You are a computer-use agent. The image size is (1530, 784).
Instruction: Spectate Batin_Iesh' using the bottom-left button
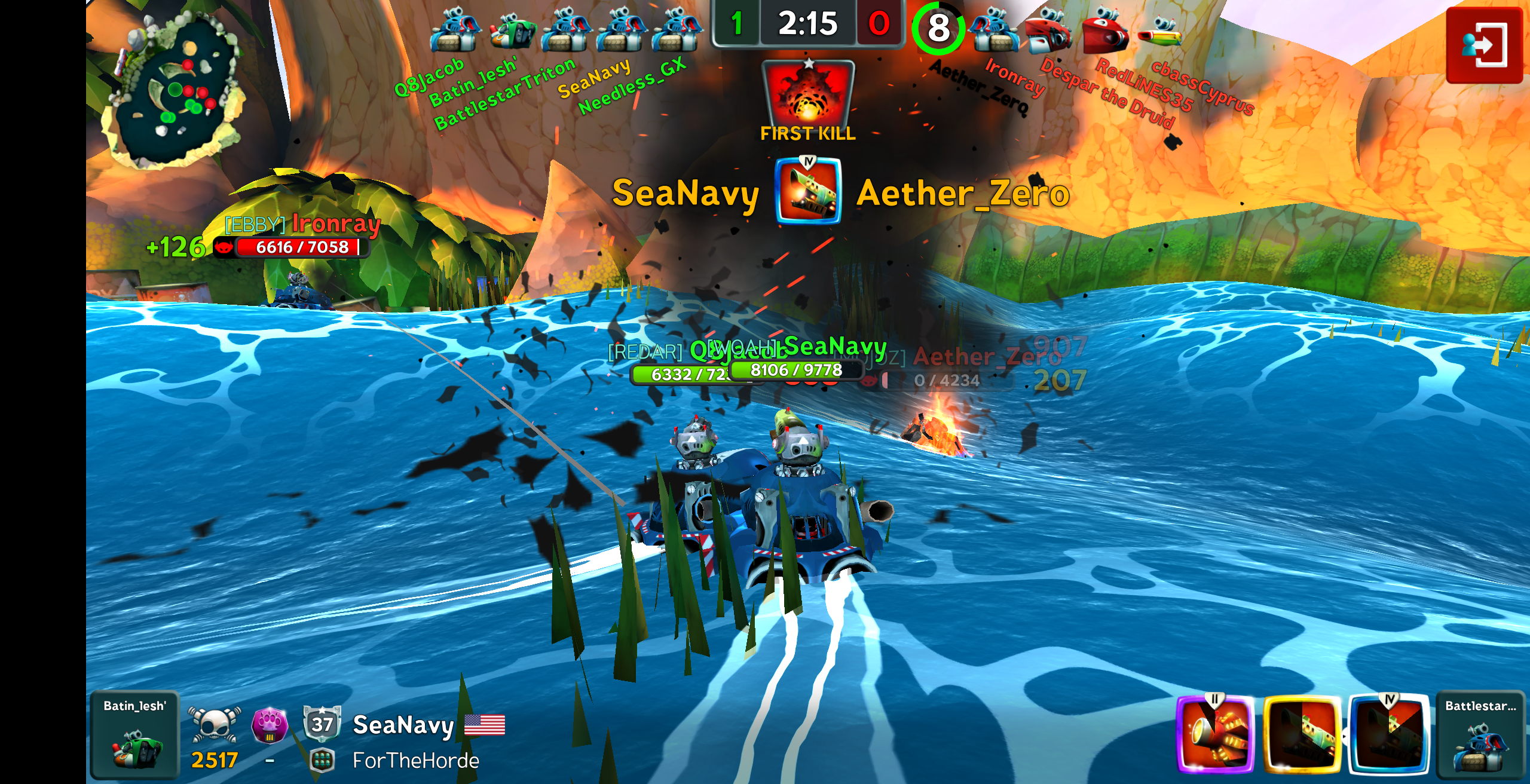(134, 735)
